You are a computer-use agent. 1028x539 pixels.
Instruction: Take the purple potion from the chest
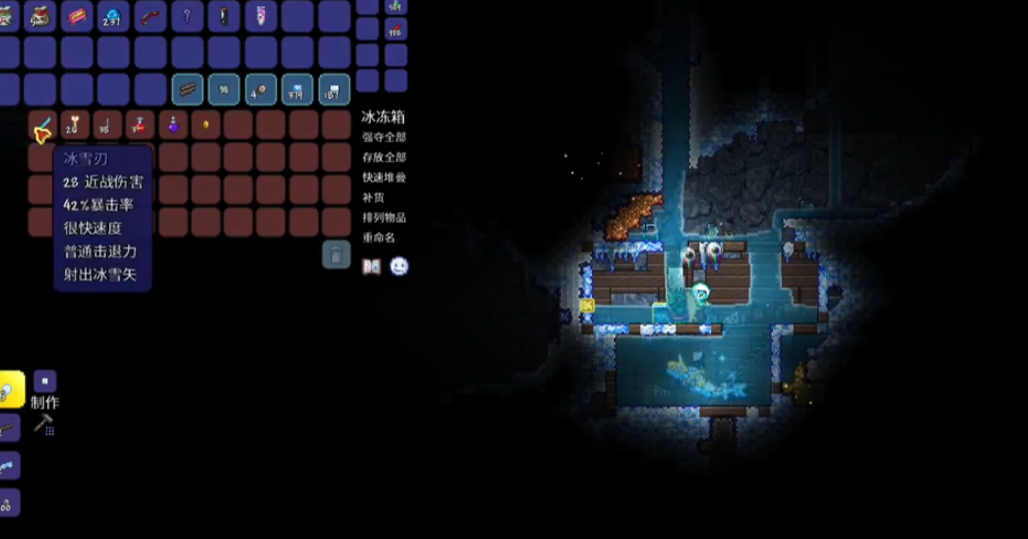coord(173,126)
